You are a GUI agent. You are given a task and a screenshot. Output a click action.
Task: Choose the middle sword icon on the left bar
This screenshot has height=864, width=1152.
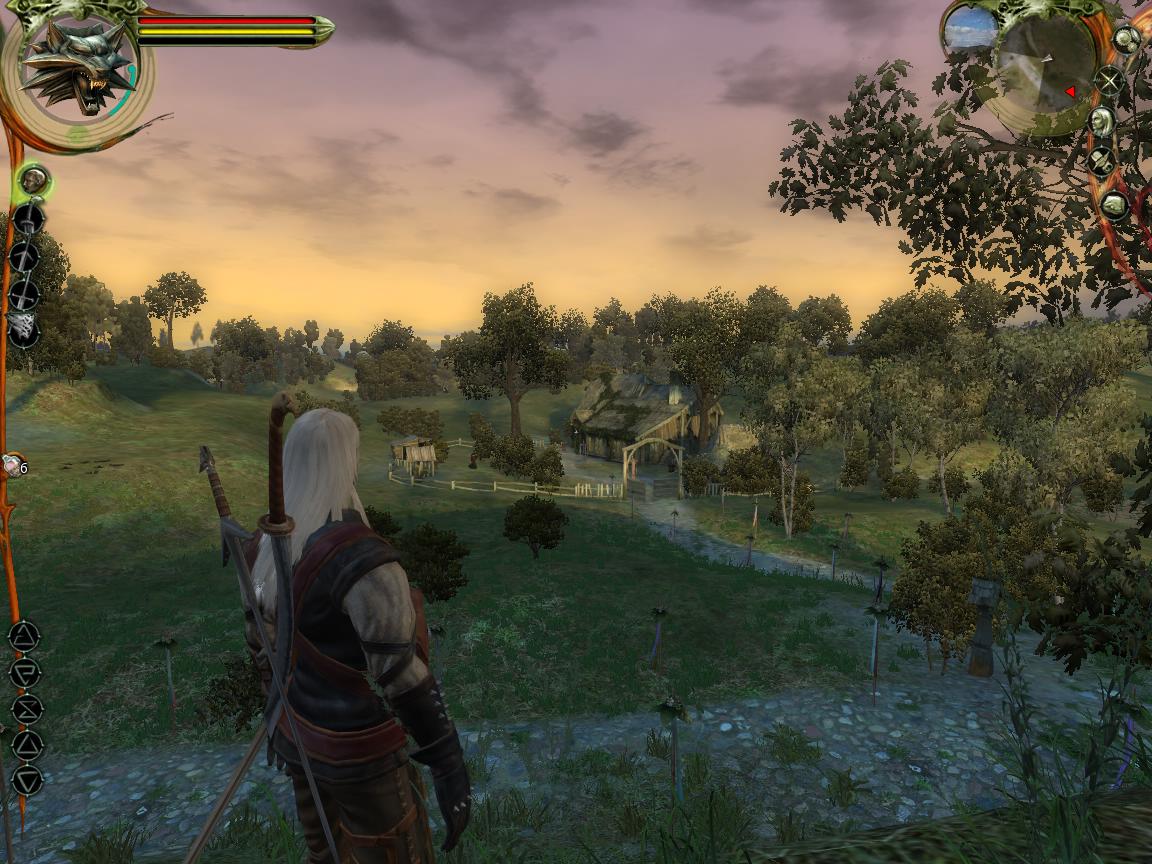(25, 257)
